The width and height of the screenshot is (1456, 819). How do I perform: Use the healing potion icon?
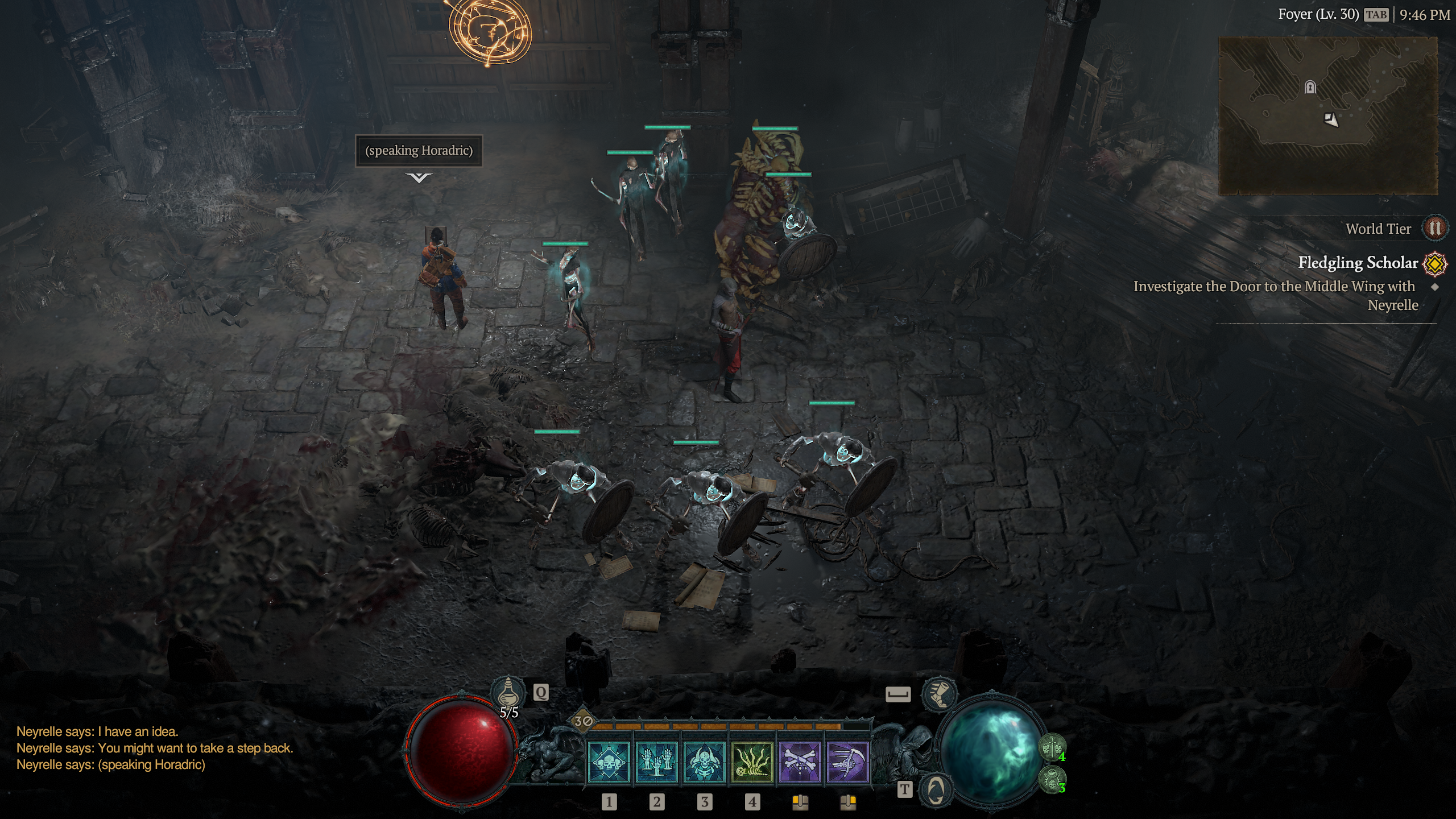point(508,693)
